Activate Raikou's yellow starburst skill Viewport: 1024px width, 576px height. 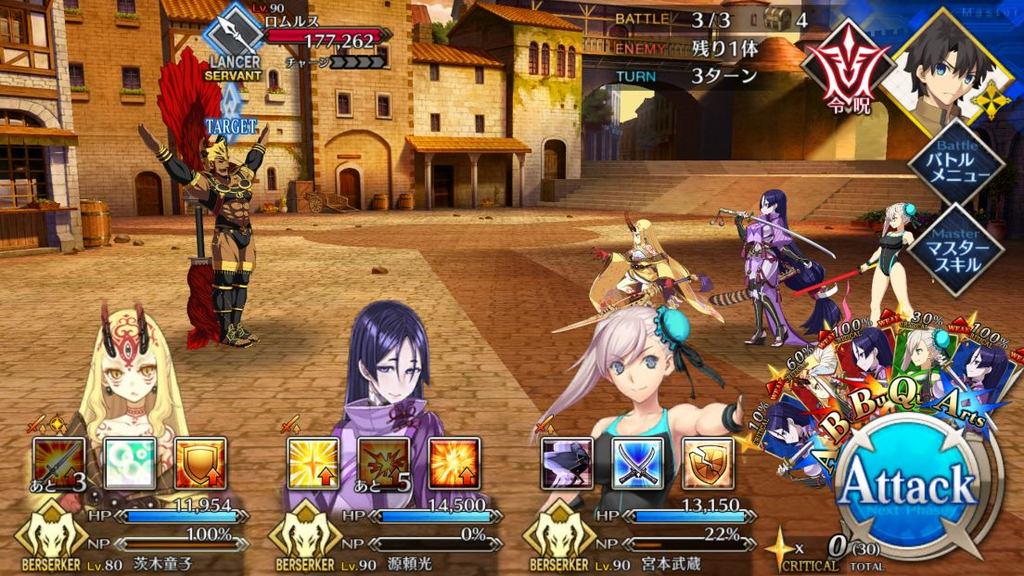(x=312, y=464)
